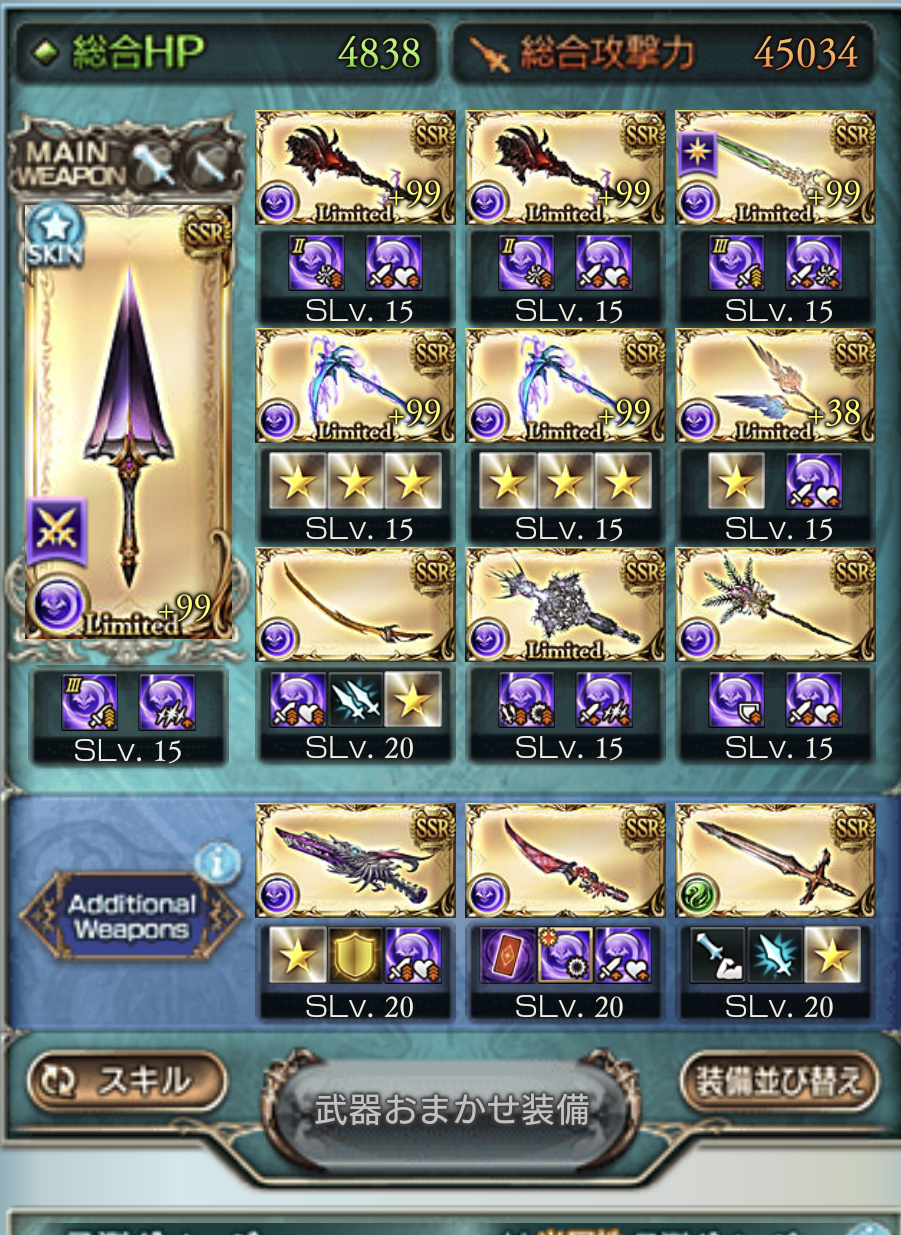Open the green sword with star badge
The width and height of the screenshot is (901, 1235).
[775, 168]
